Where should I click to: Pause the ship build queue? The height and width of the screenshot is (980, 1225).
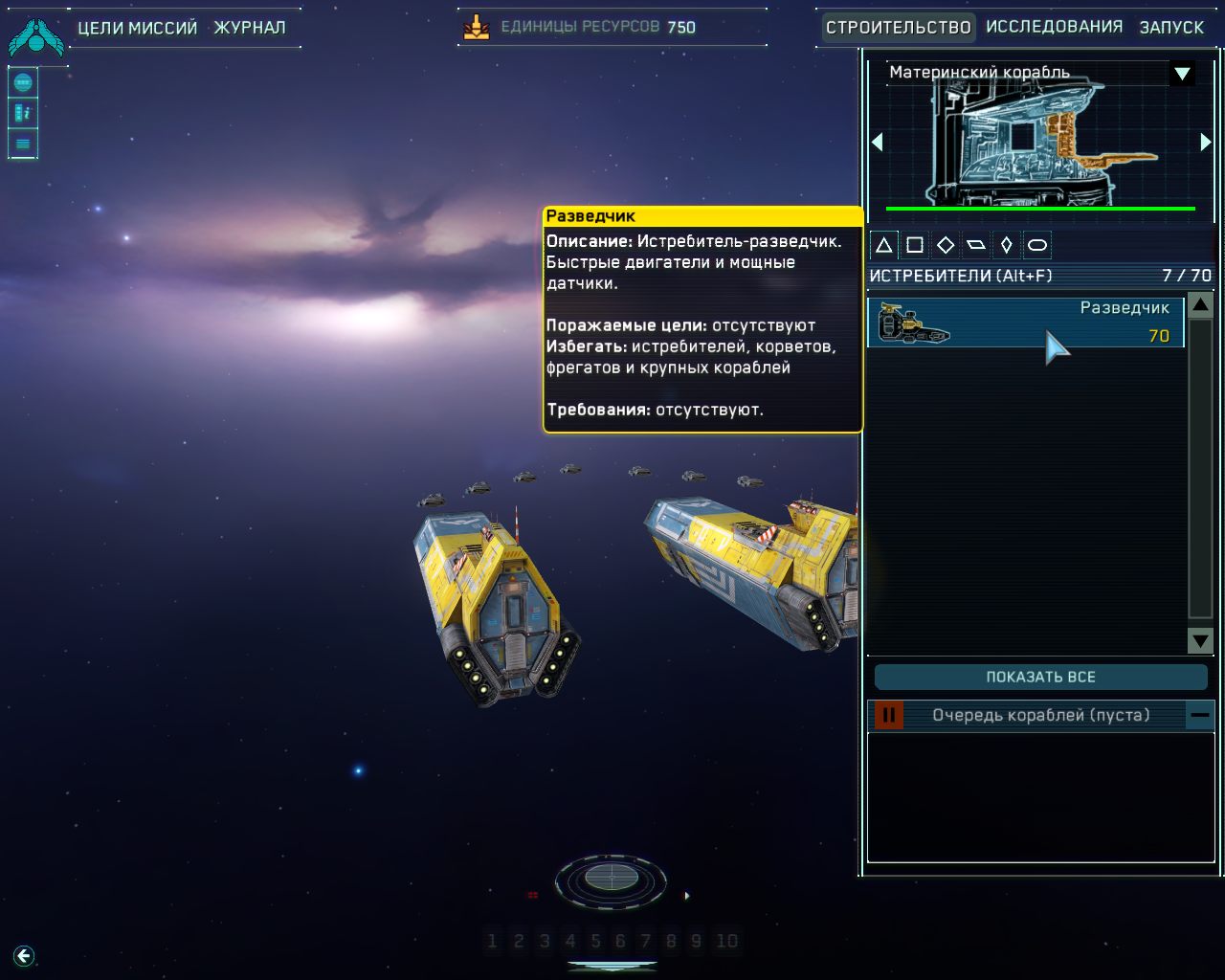pos(888,715)
